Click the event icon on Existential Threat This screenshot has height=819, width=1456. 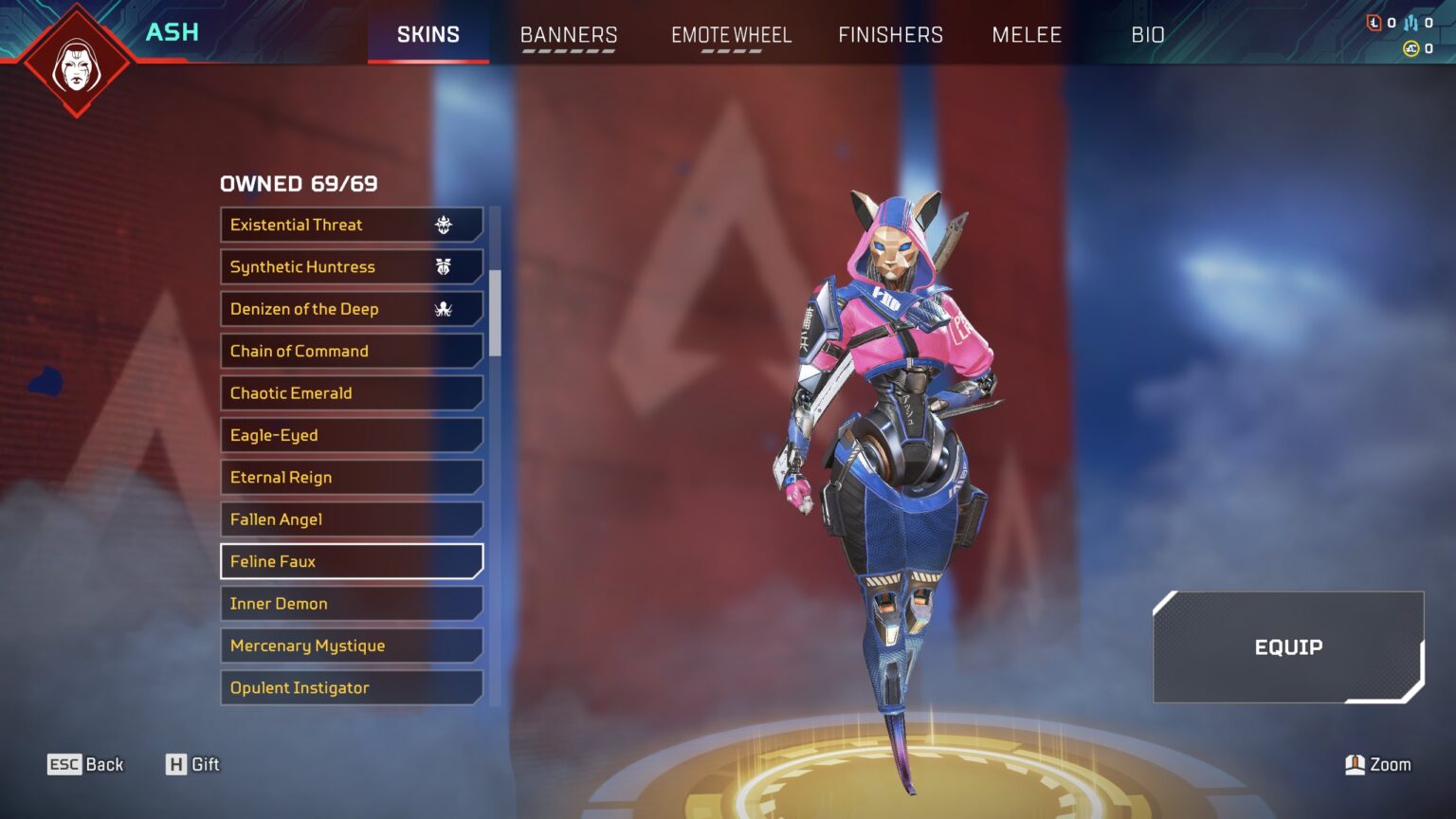(444, 224)
